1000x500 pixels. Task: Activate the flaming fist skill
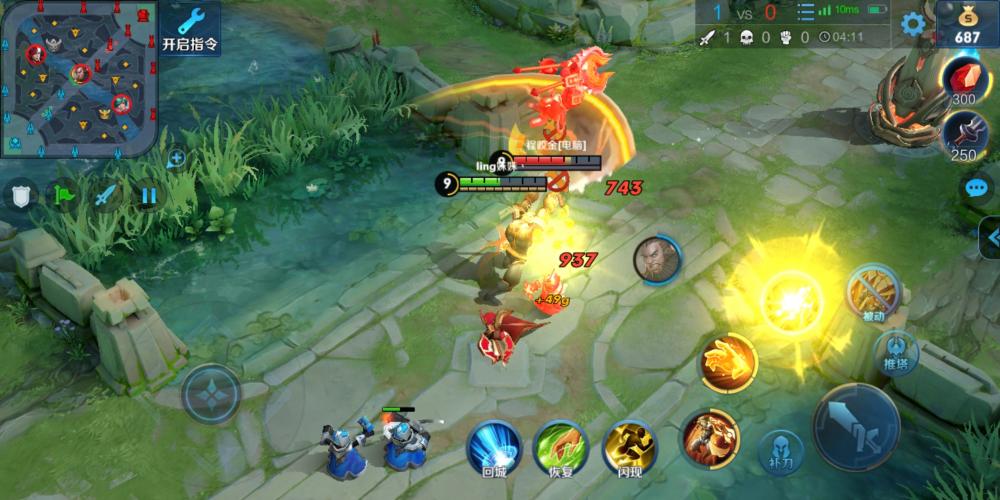[x=728, y=362]
